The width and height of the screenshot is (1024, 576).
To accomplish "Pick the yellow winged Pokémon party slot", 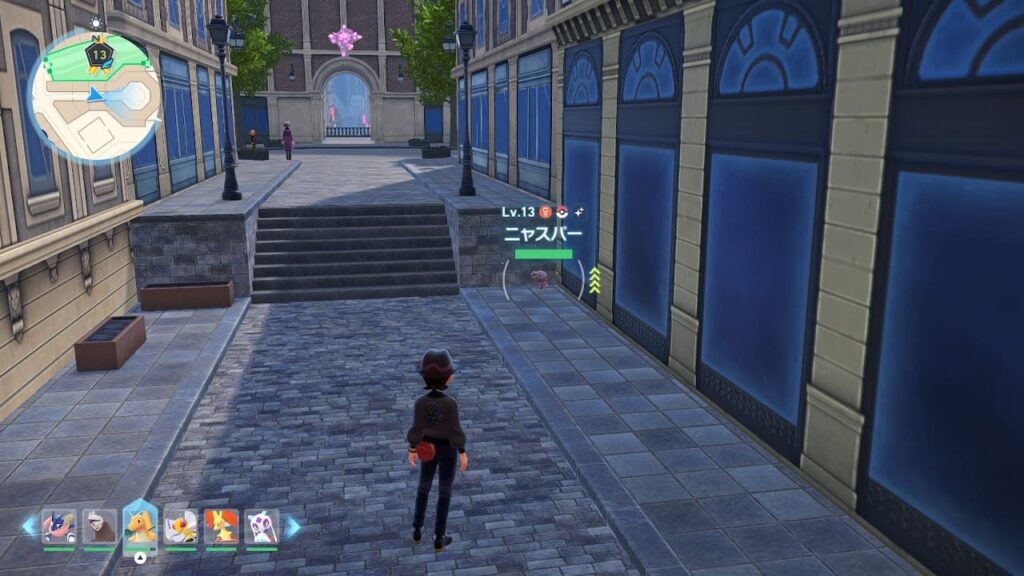I will pyautogui.click(x=180, y=526).
